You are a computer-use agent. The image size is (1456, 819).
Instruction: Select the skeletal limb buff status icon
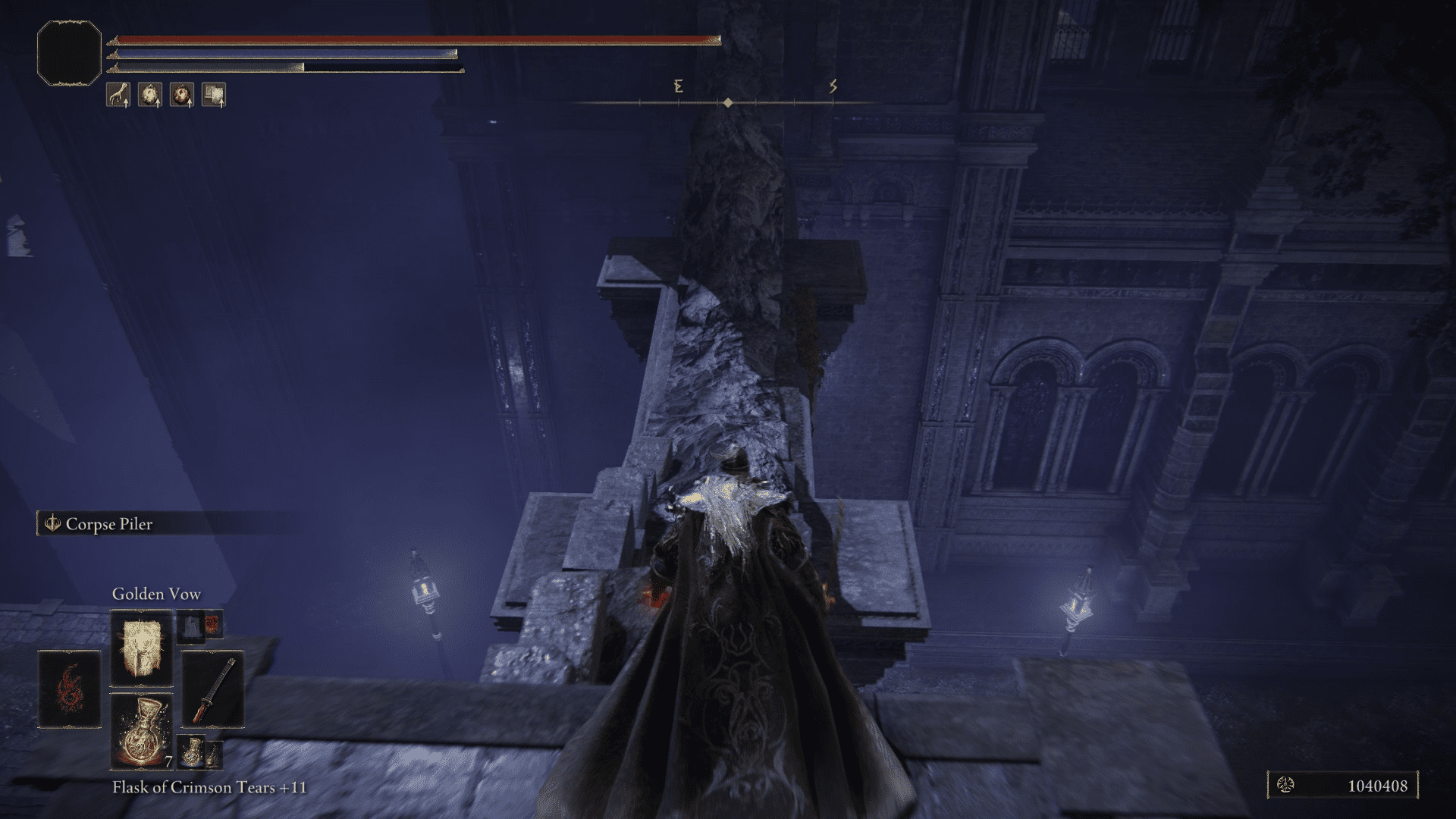click(x=118, y=95)
